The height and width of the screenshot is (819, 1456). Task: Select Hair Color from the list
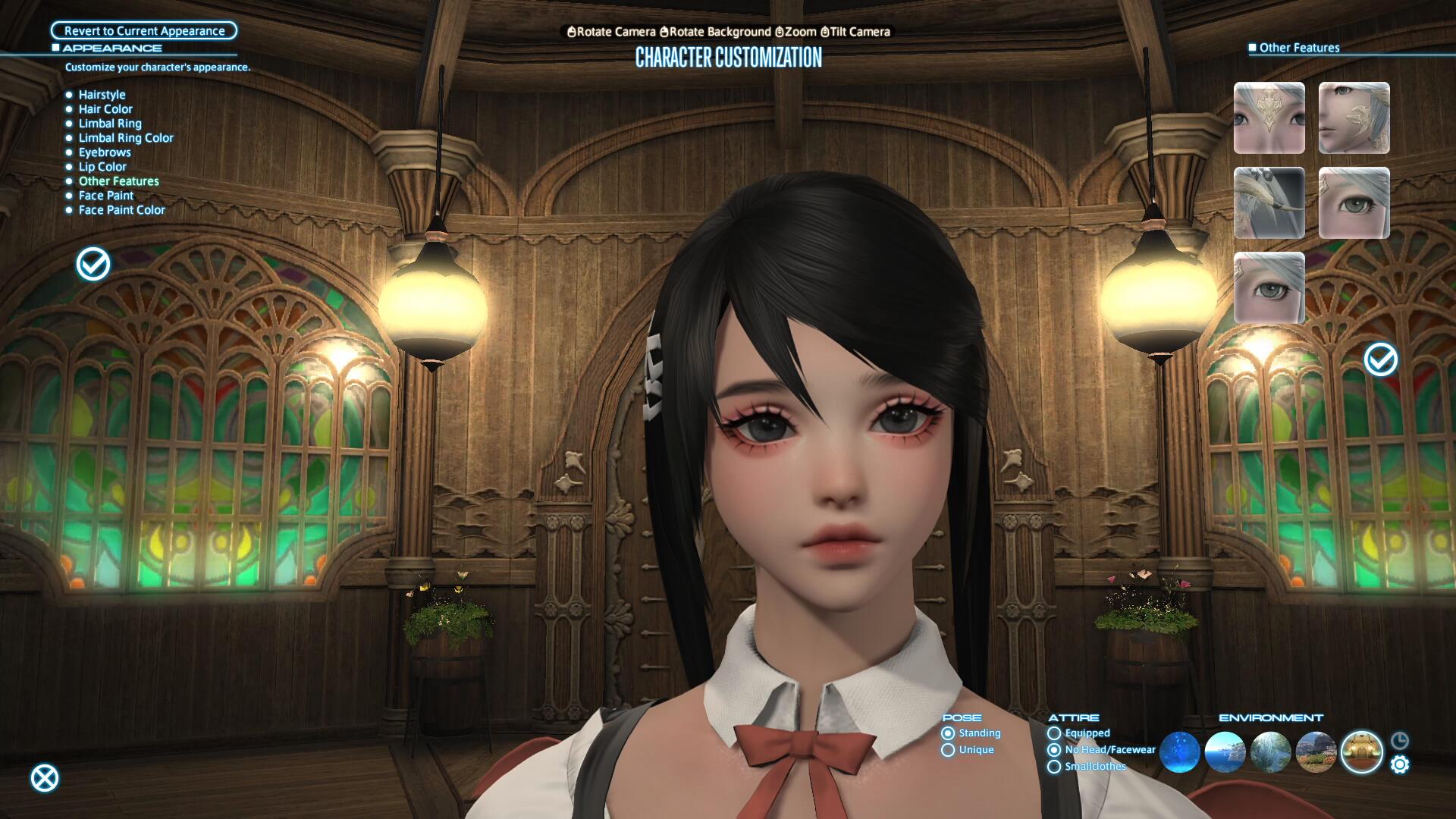105,109
